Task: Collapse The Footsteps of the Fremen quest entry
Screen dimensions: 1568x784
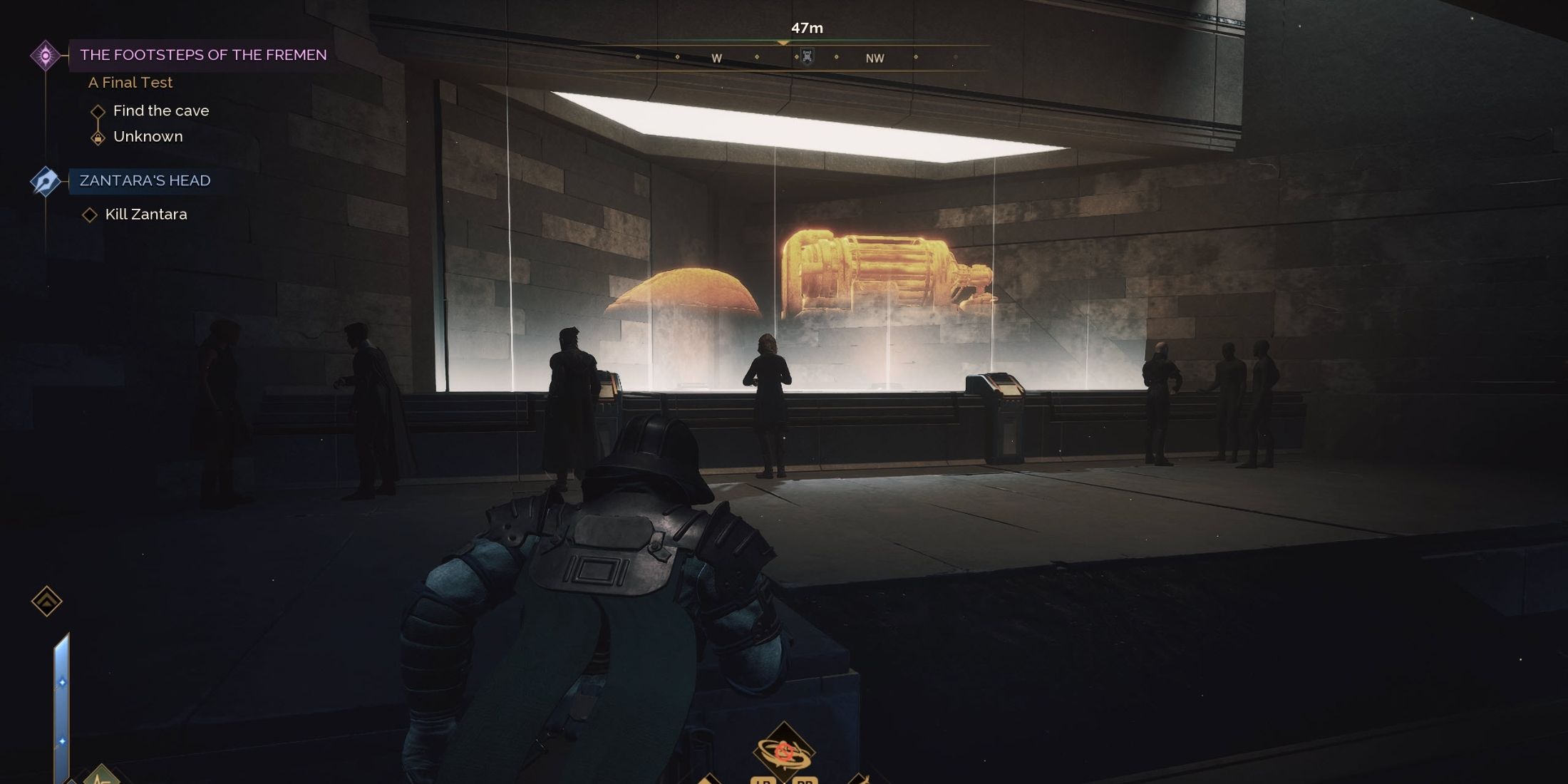Action: point(203,55)
